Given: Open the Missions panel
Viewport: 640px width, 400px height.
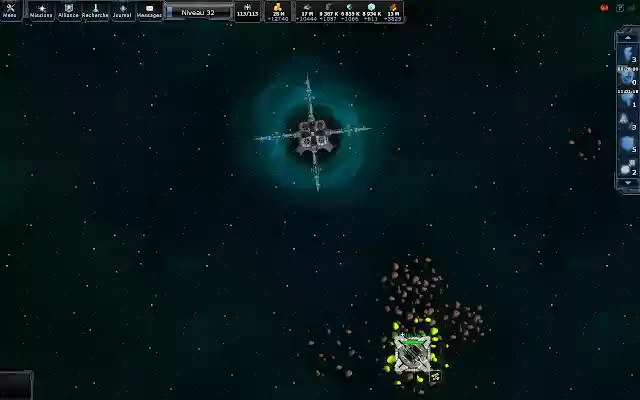Looking at the screenshot, I should [x=41, y=11].
